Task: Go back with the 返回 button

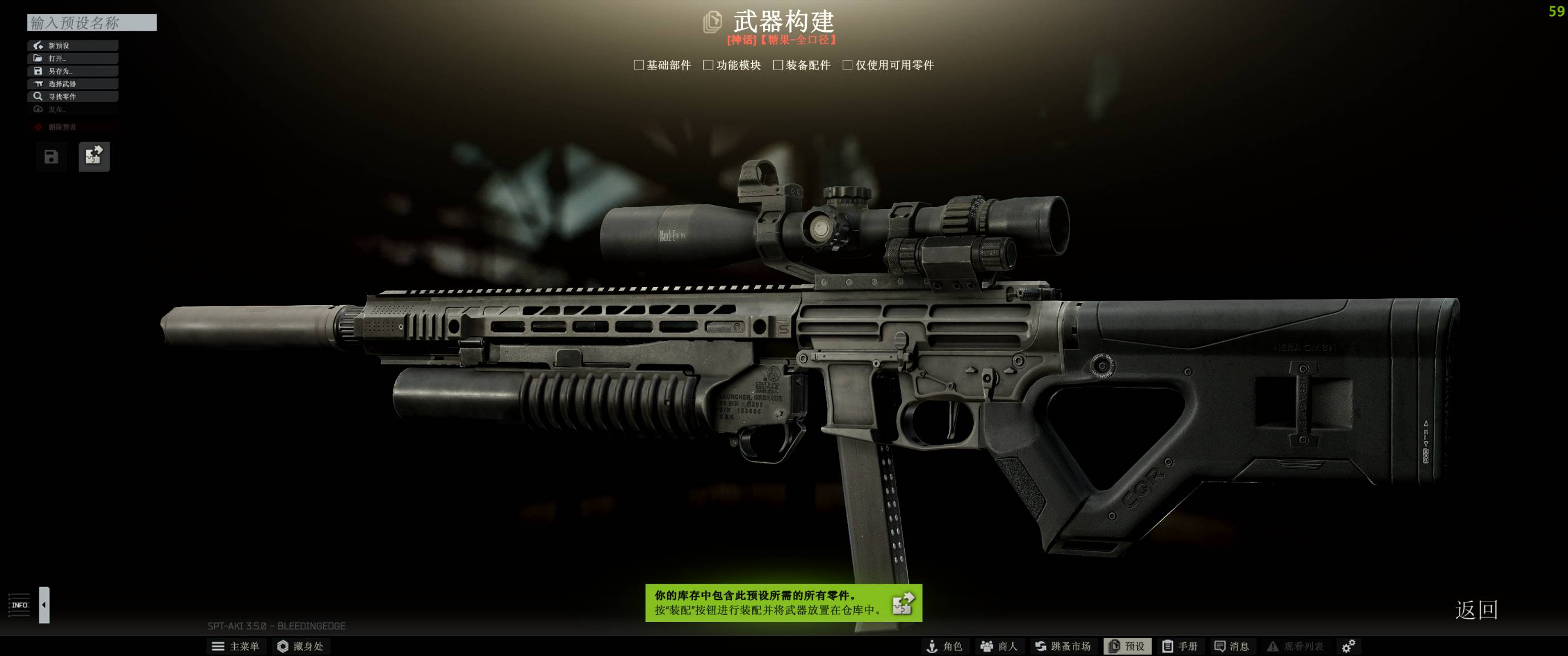Action: pyautogui.click(x=1476, y=609)
